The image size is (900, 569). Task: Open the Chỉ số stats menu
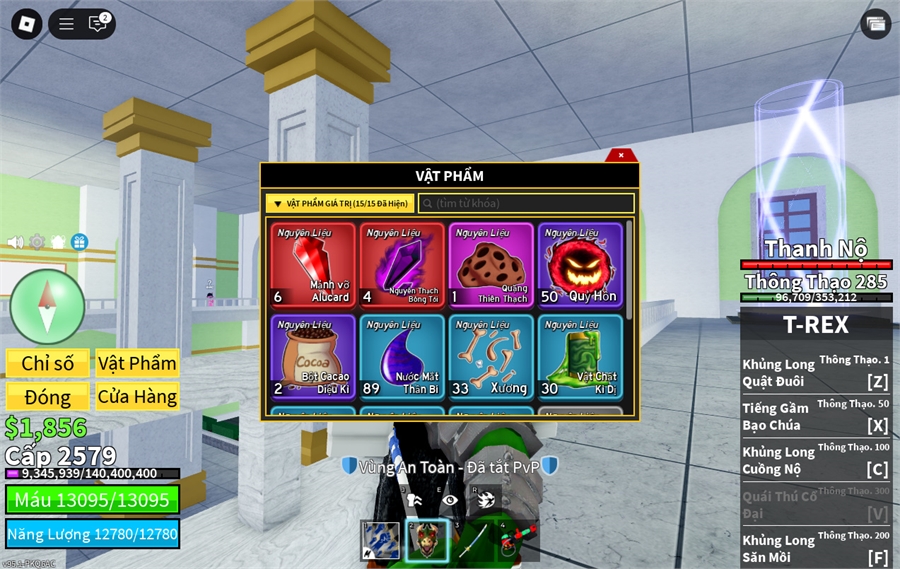coord(48,363)
